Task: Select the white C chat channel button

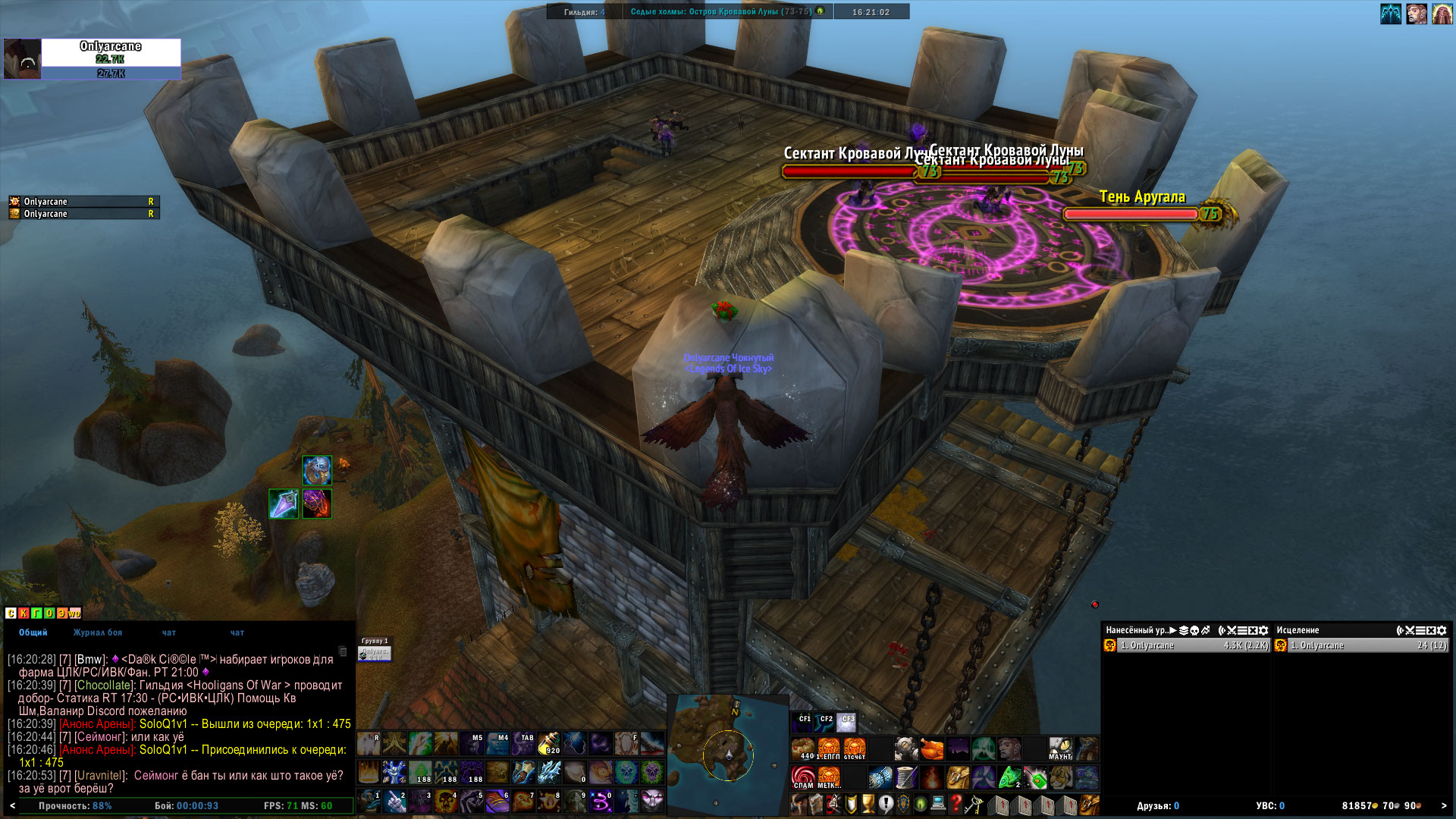Action: 11,613
